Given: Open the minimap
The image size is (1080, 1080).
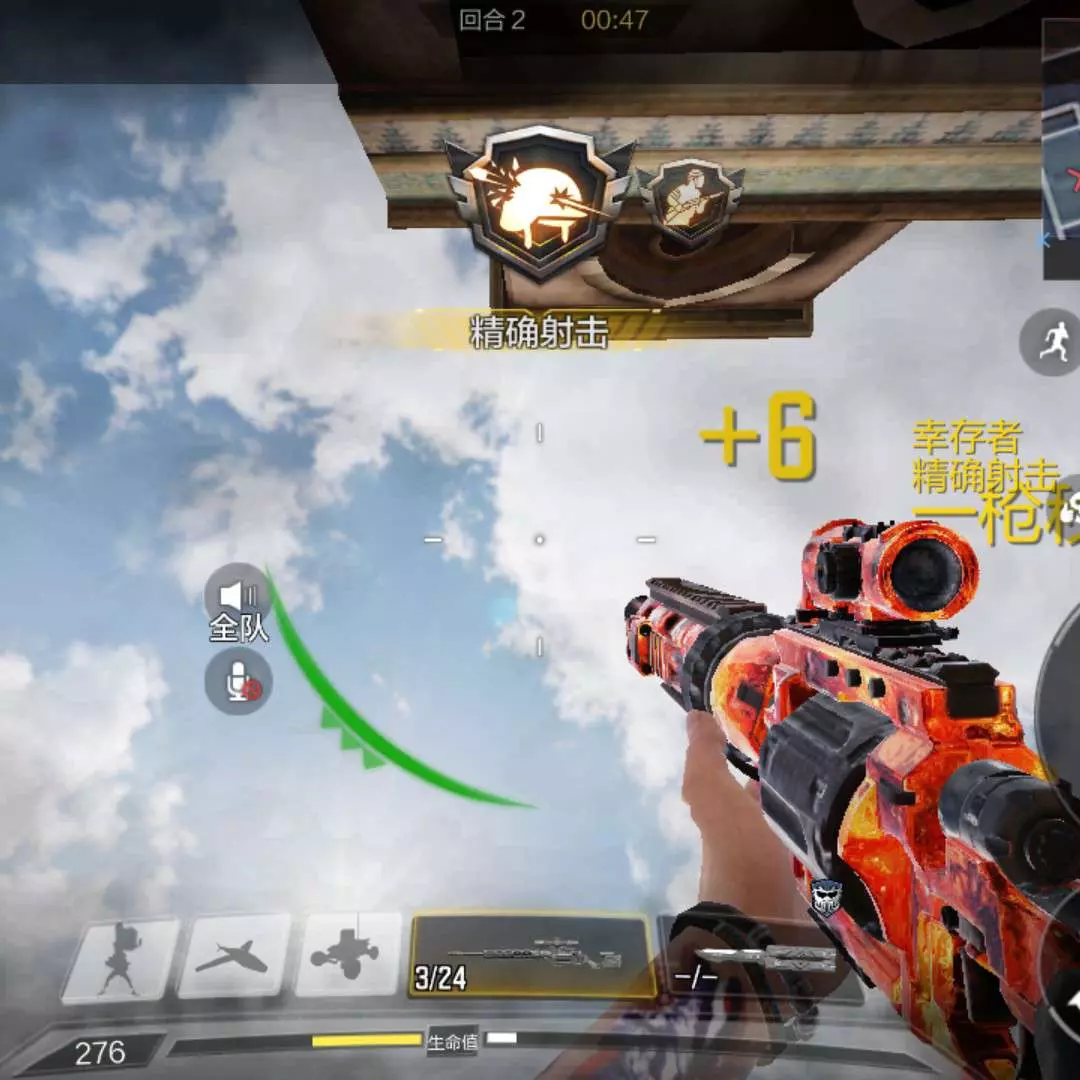Looking at the screenshot, I should tap(1060, 150).
